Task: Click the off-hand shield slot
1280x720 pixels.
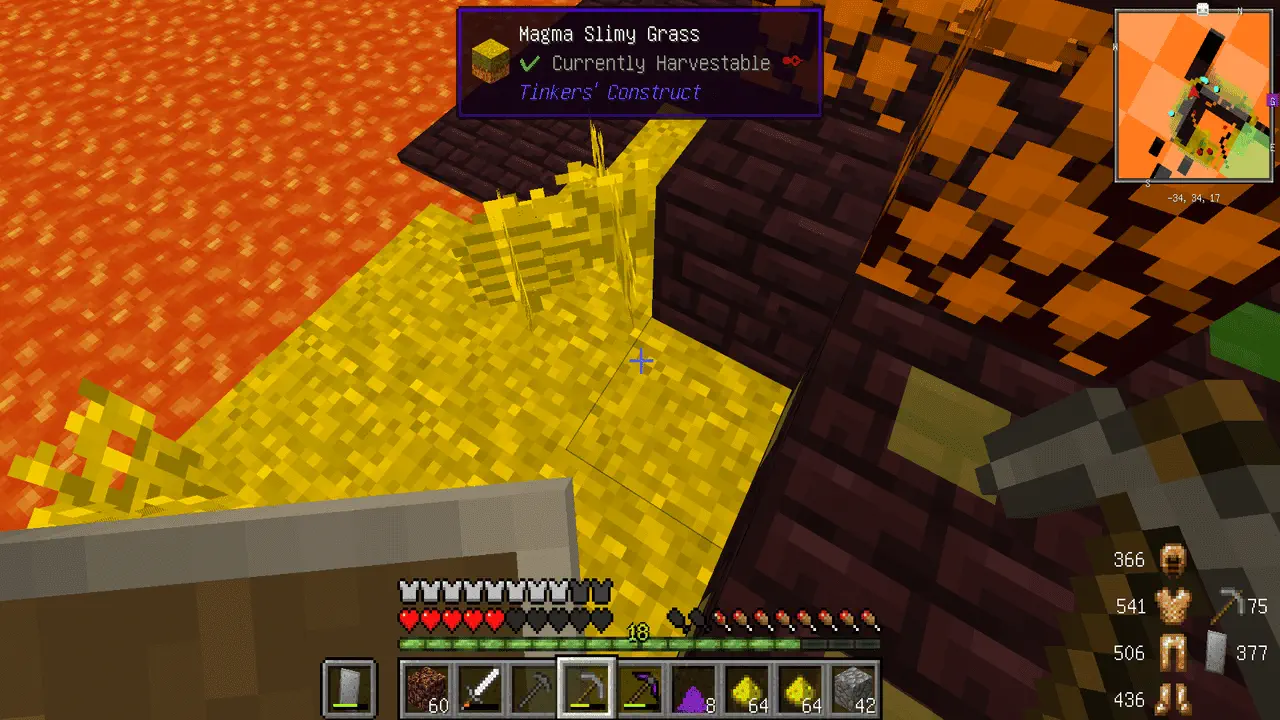Action: point(349,688)
